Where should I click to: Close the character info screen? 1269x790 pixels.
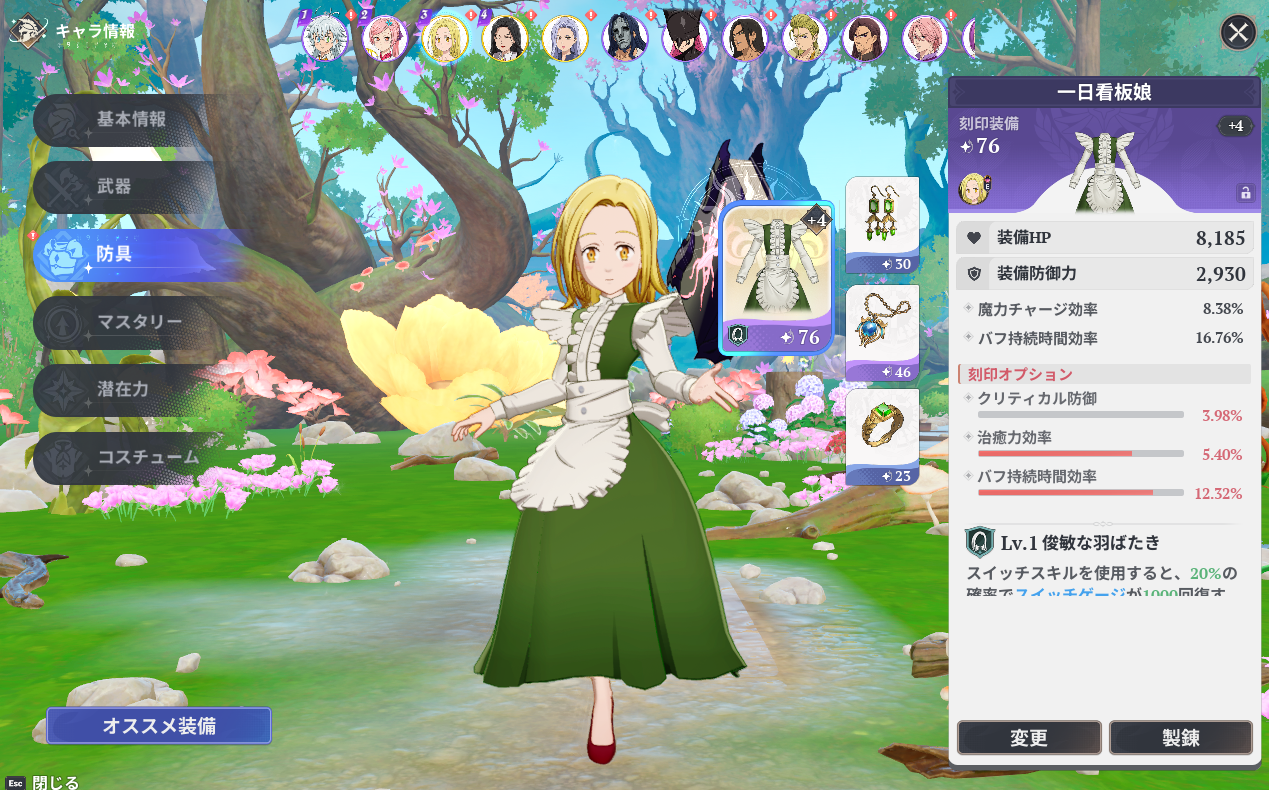tap(1238, 33)
